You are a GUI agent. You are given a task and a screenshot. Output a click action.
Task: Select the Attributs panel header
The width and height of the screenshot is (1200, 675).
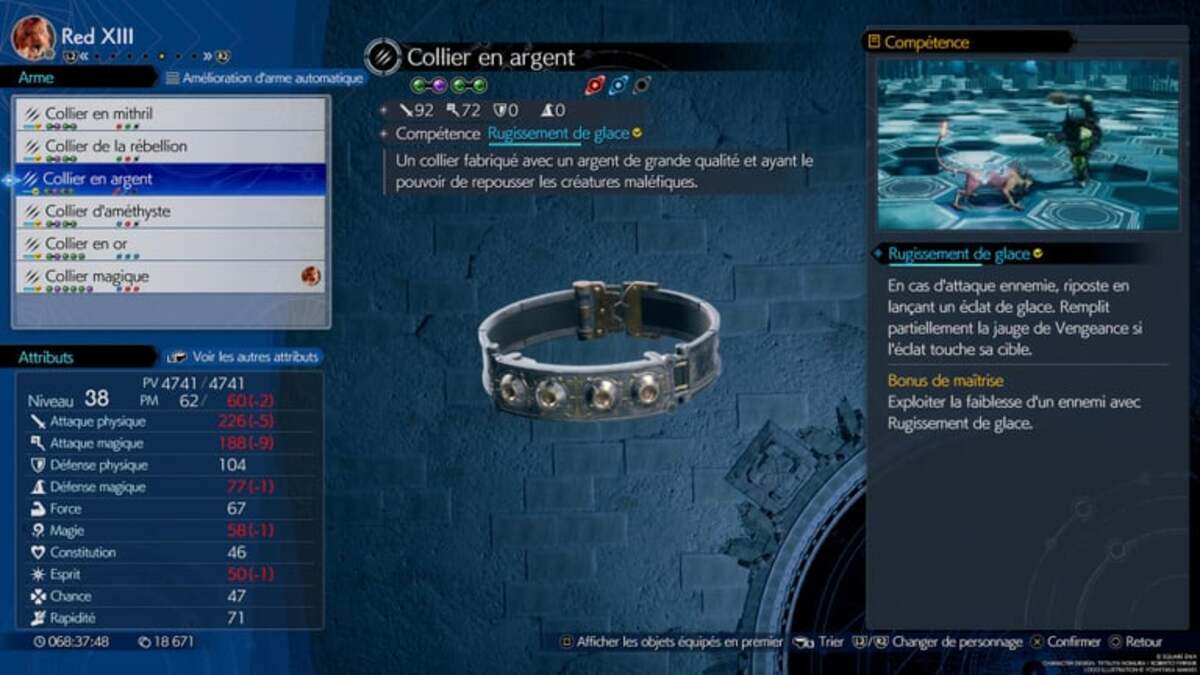pos(46,357)
